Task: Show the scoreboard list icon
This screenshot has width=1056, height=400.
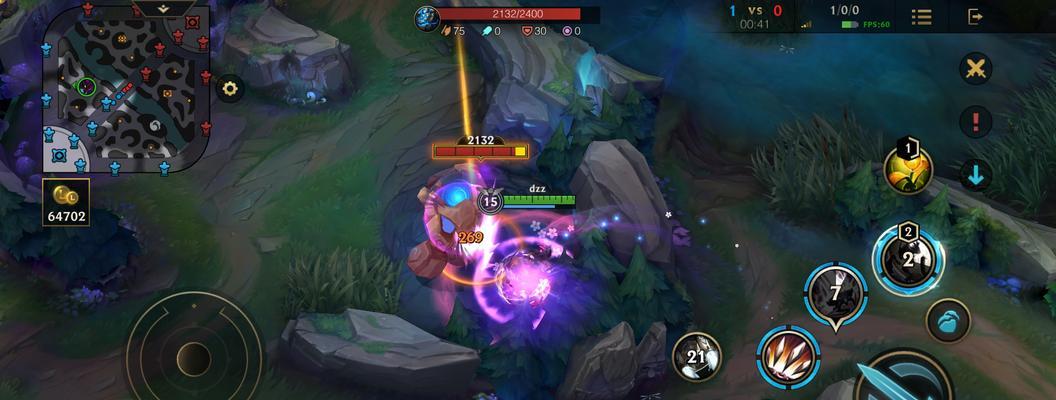Action: (x=921, y=16)
